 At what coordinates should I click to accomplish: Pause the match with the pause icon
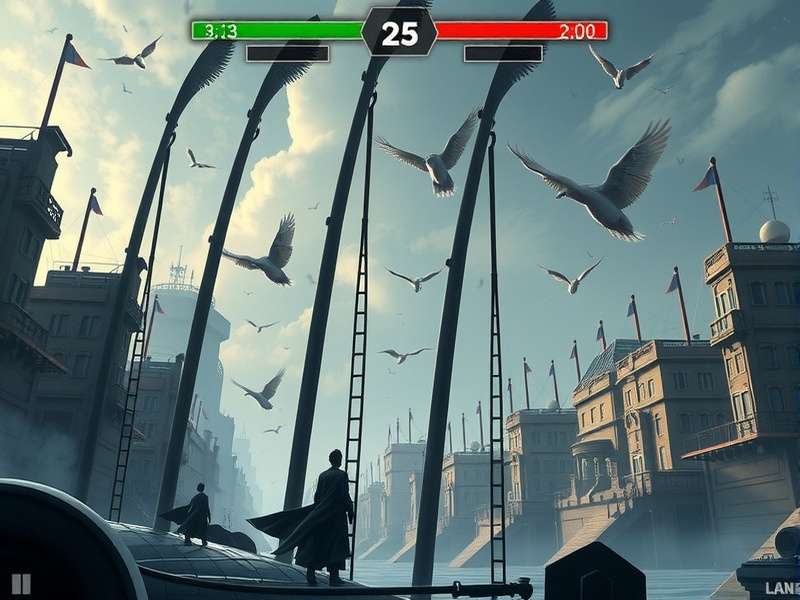21,584
